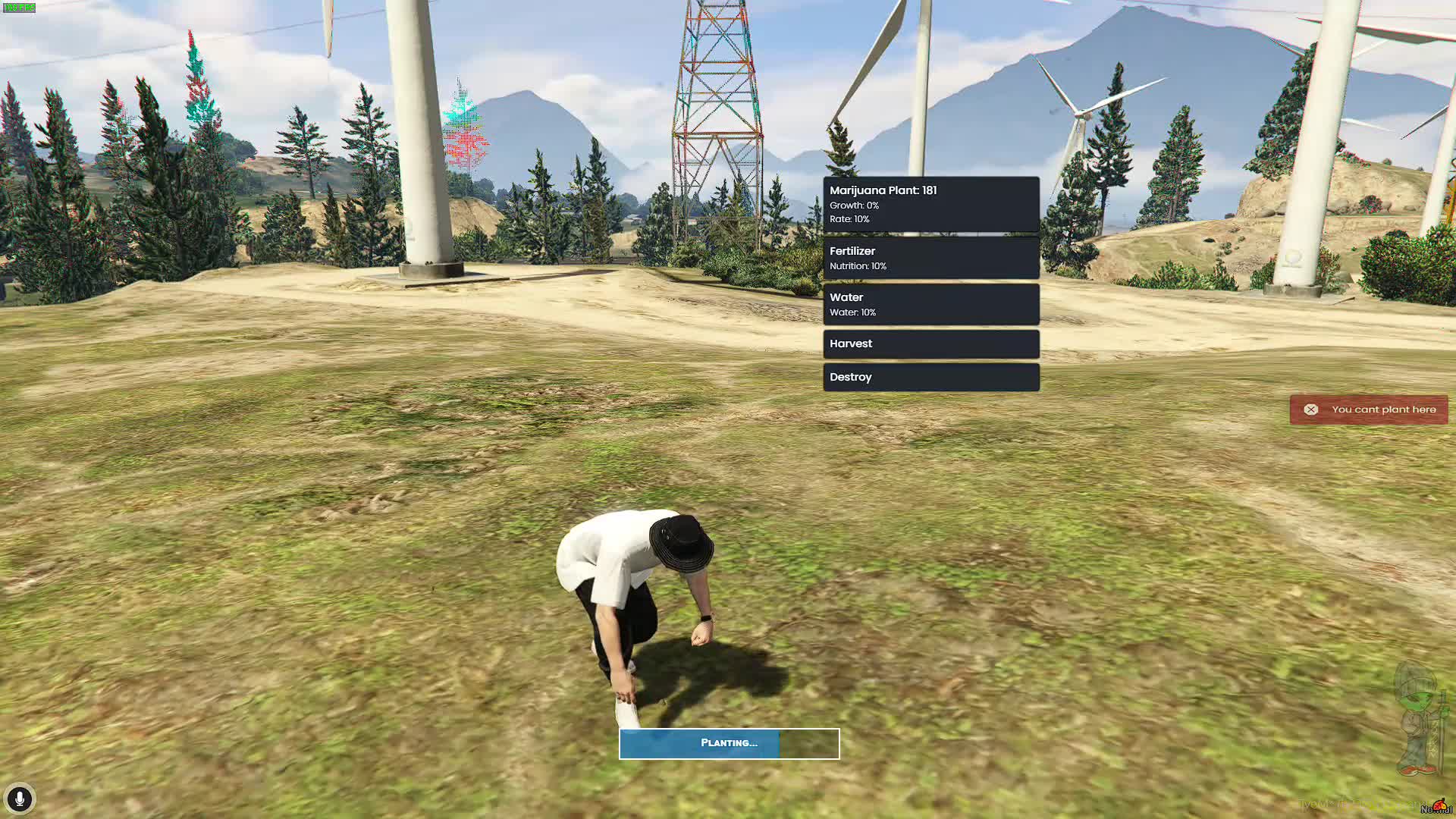Click the Harvest button

pos(930,344)
